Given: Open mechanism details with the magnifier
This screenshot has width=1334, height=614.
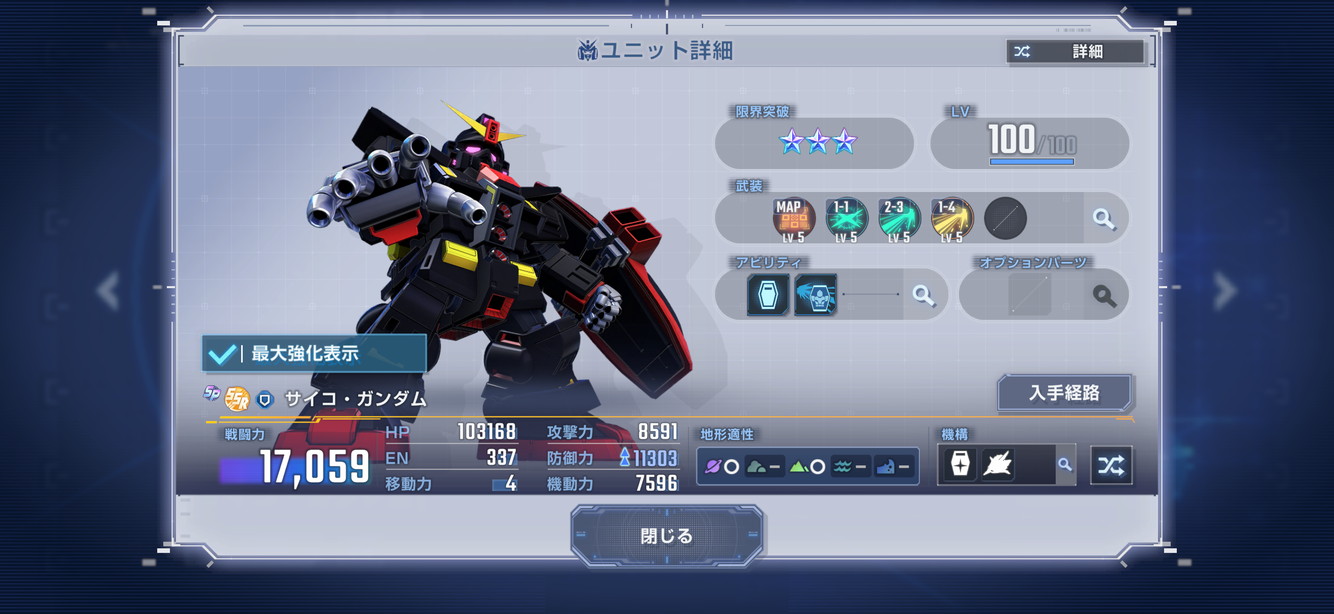Looking at the screenshot, I should pos(1065,465).
